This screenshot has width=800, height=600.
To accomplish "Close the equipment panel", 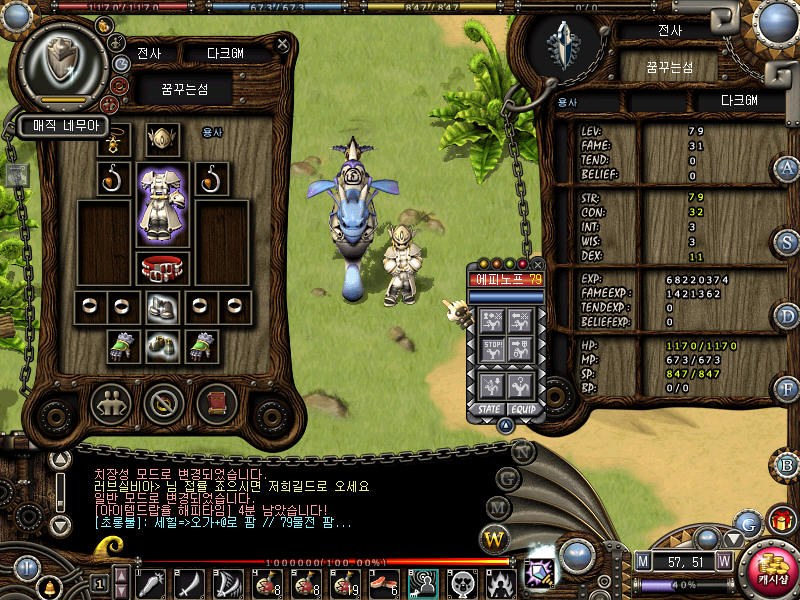I will click(283, 45).
